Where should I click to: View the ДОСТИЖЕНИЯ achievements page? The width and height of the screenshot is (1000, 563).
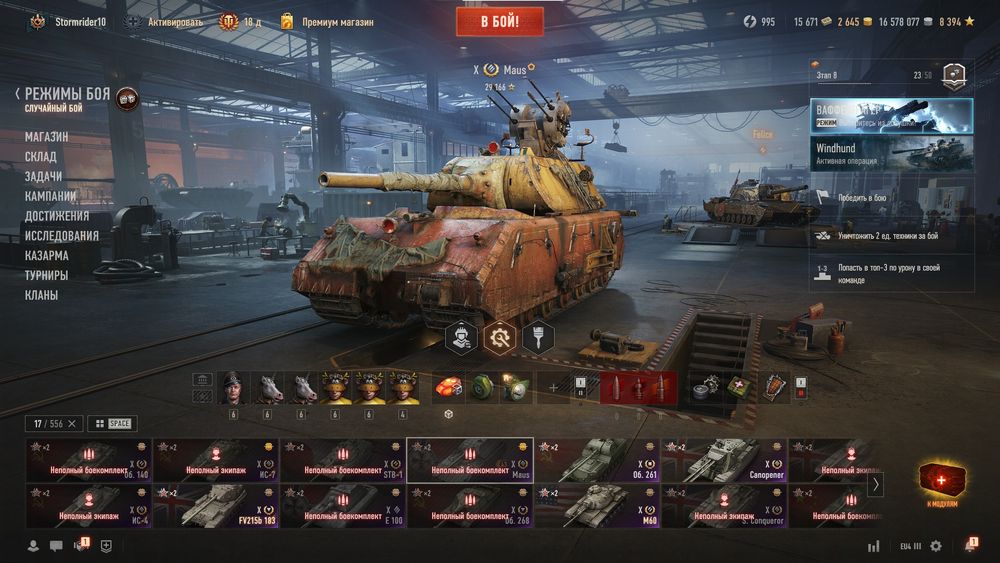pyautogui.click(x=57, y=216)
